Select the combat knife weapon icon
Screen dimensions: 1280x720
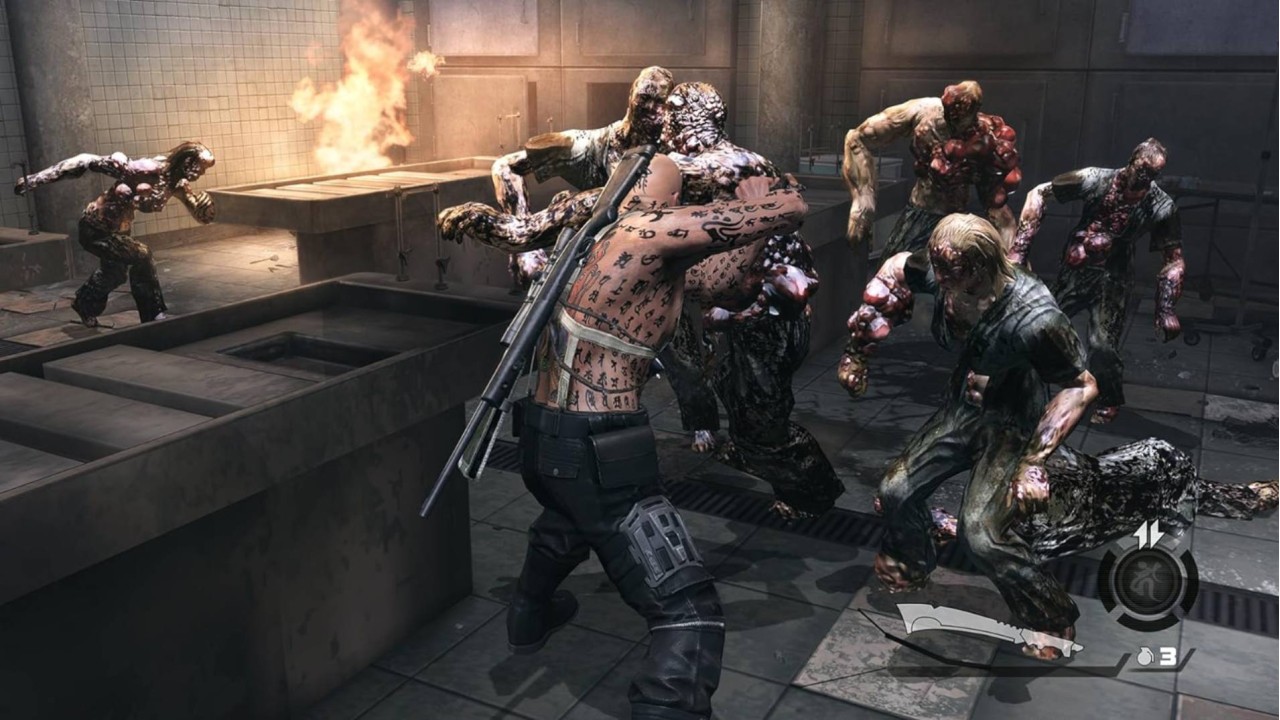click(x=985, y=628)
